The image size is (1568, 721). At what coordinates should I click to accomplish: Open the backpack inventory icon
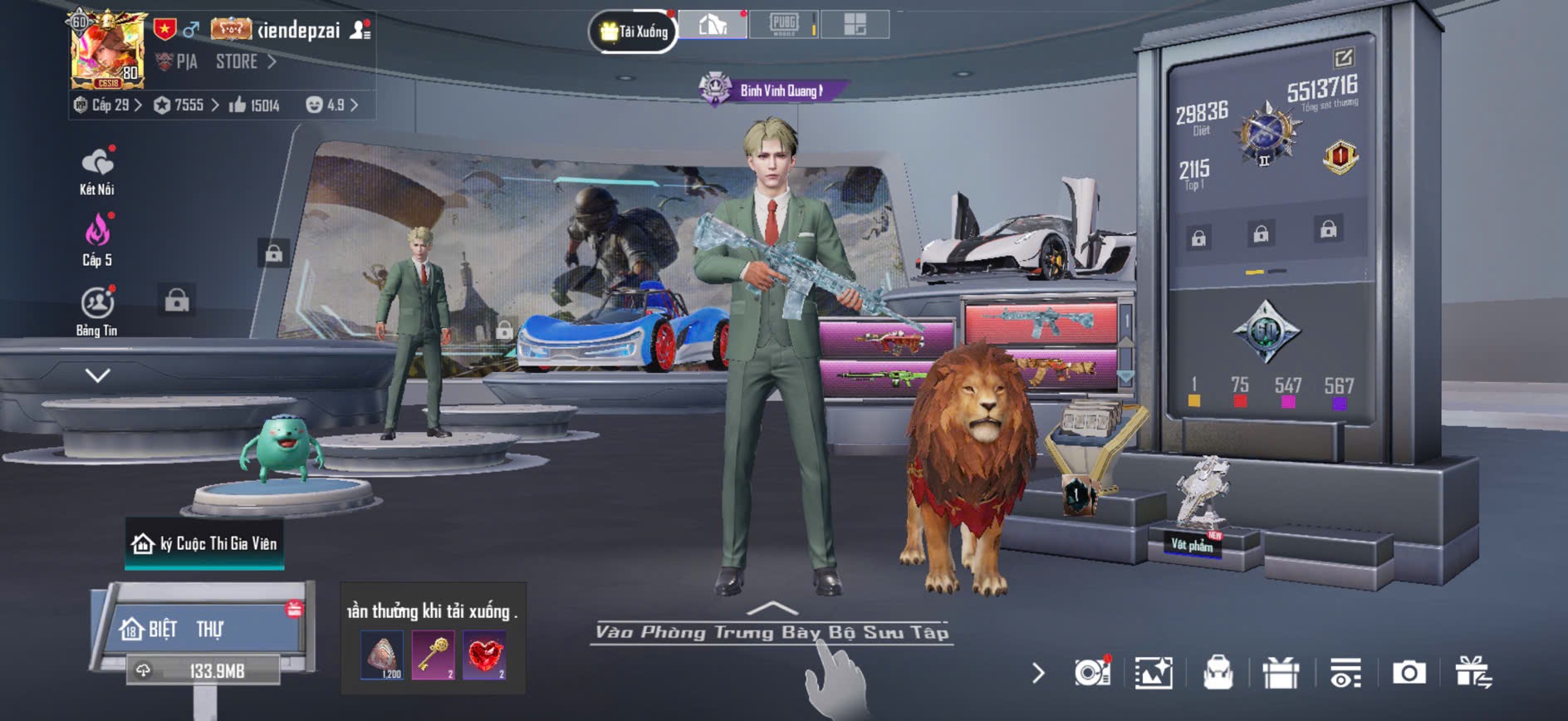tap(1218, 673)
